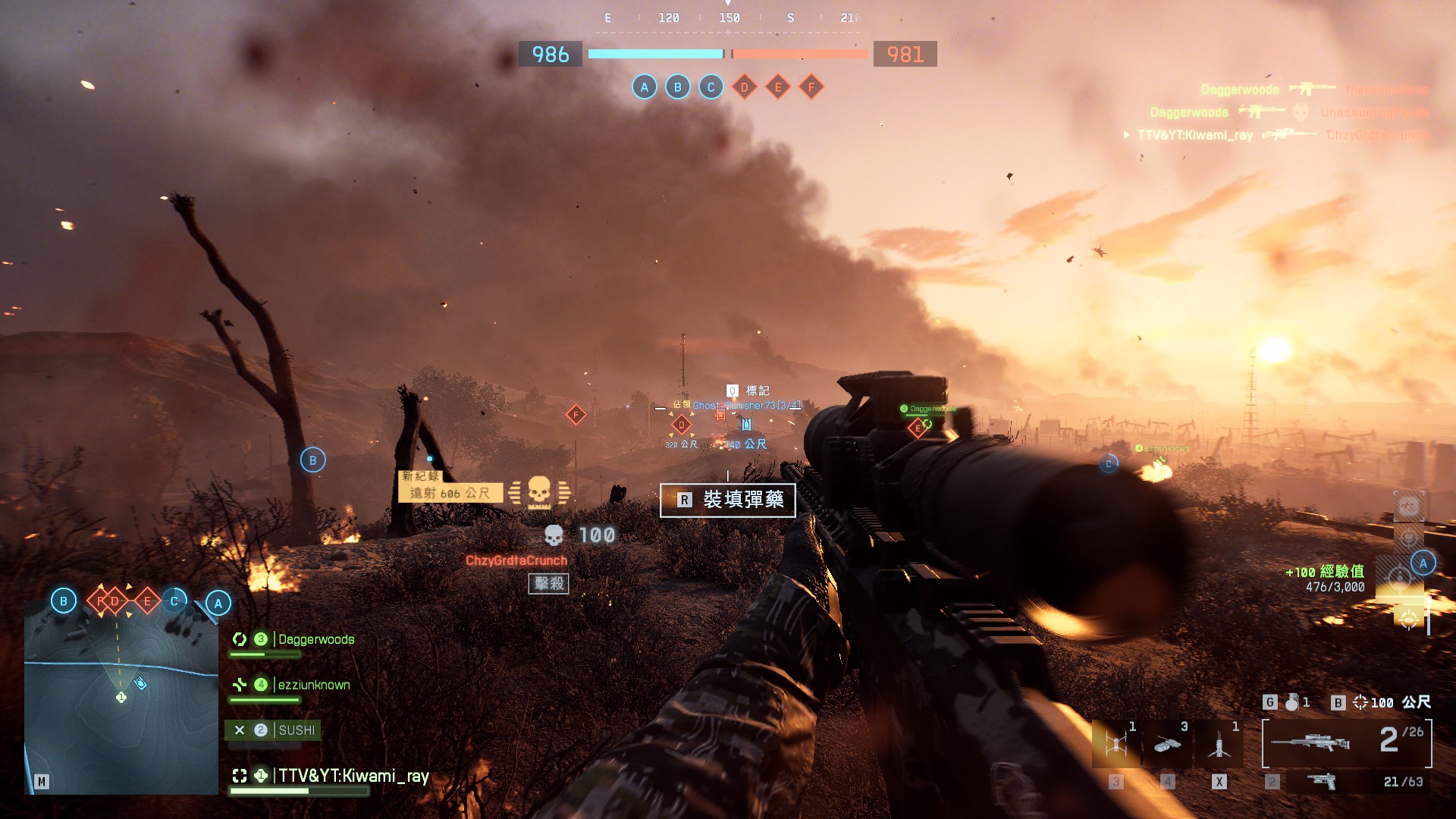The image size is (1456, 819).
Task: Select enemy objective F in the top capture-point row
Action: (811, 87)
